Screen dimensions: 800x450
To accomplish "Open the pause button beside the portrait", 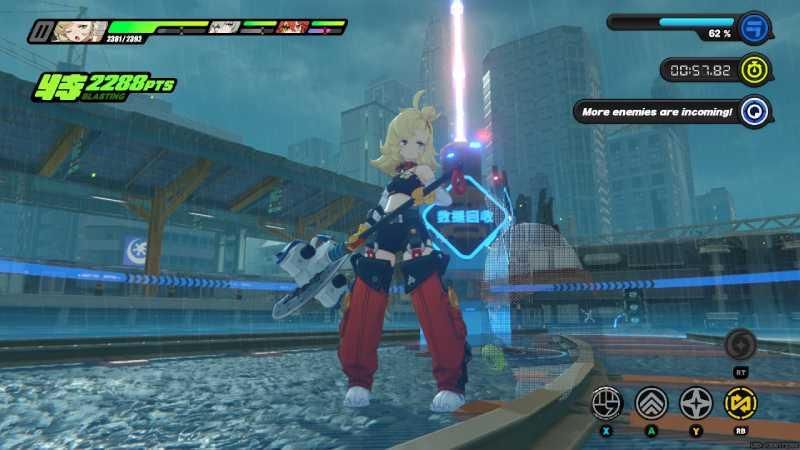I will [39, 31].
